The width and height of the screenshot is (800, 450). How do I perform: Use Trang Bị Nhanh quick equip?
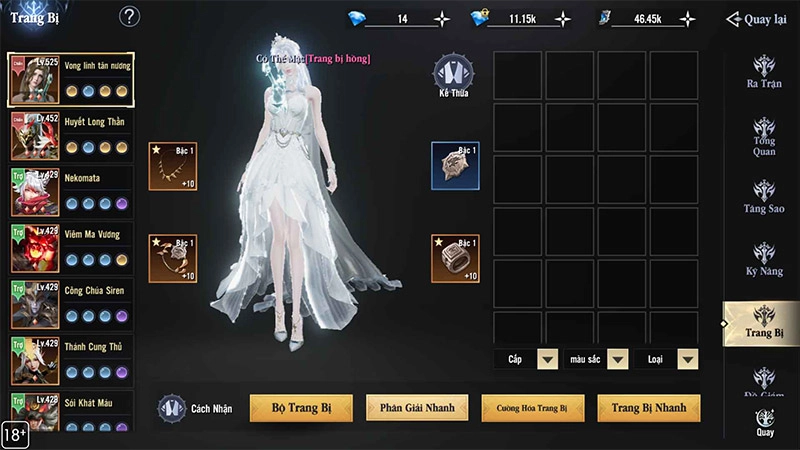point(649,408)
